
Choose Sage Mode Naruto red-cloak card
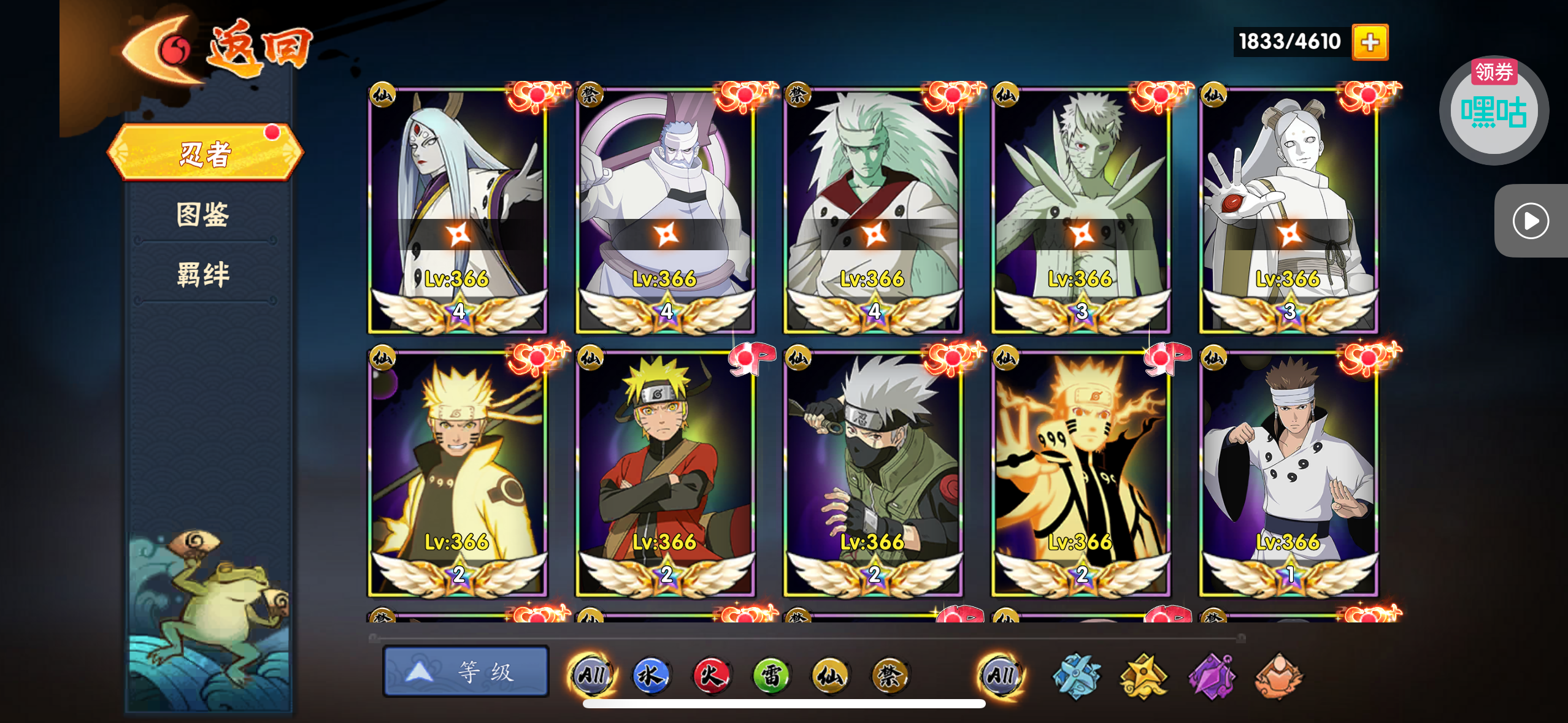(666, 472)
